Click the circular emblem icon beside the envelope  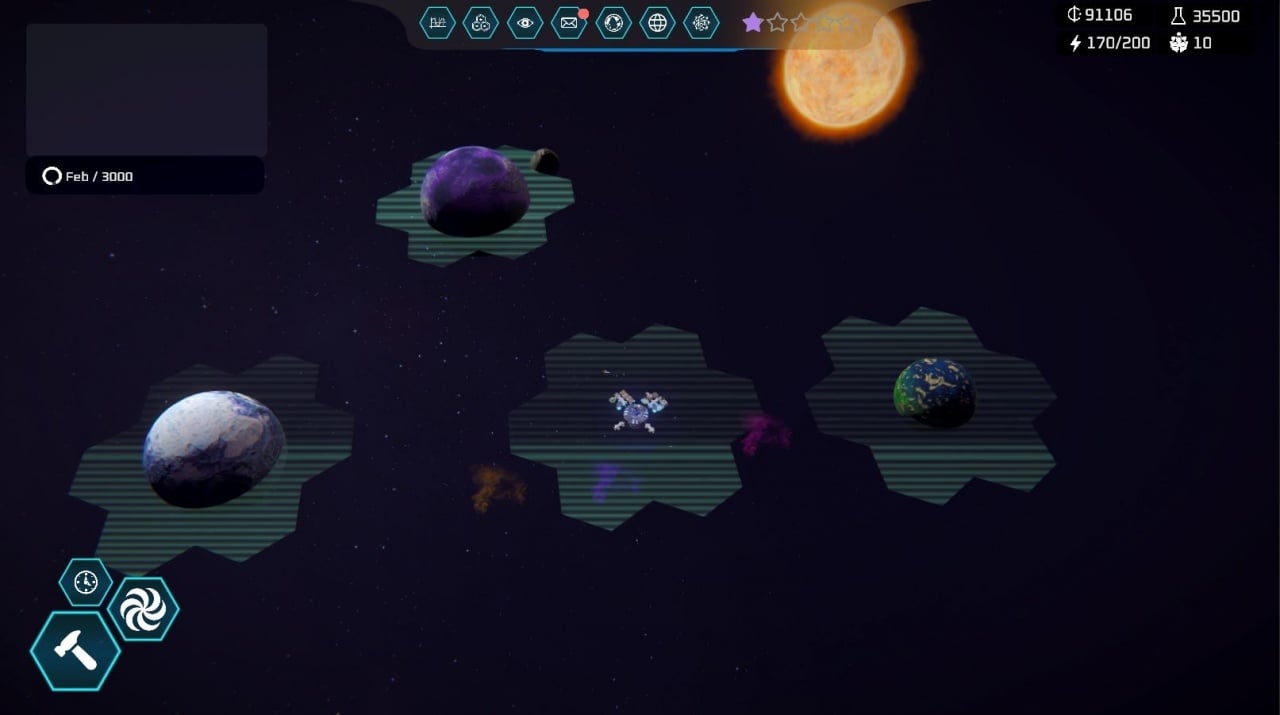[x=613, y=22]
